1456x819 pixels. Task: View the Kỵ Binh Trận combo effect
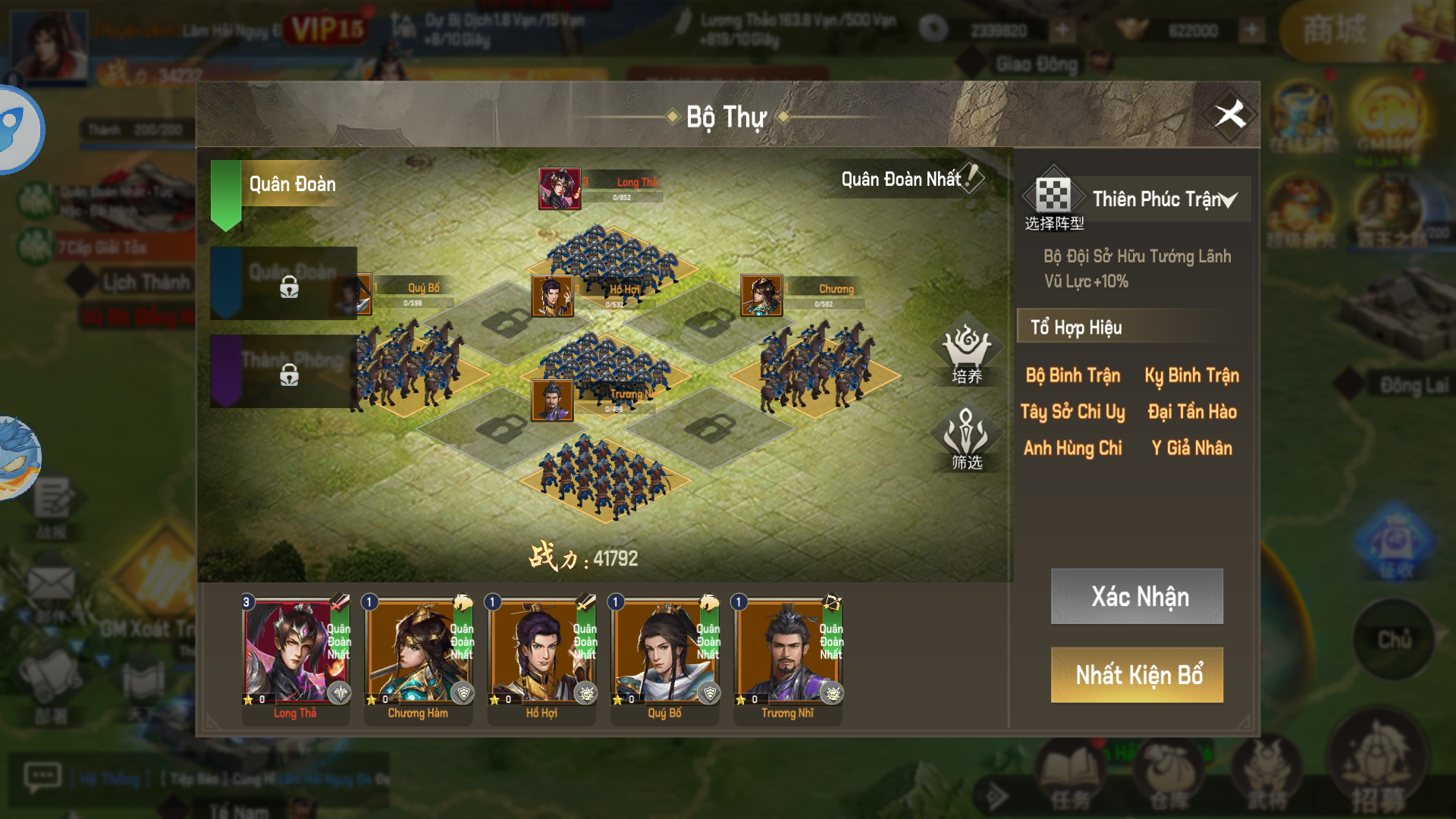tap(1191, 375)
